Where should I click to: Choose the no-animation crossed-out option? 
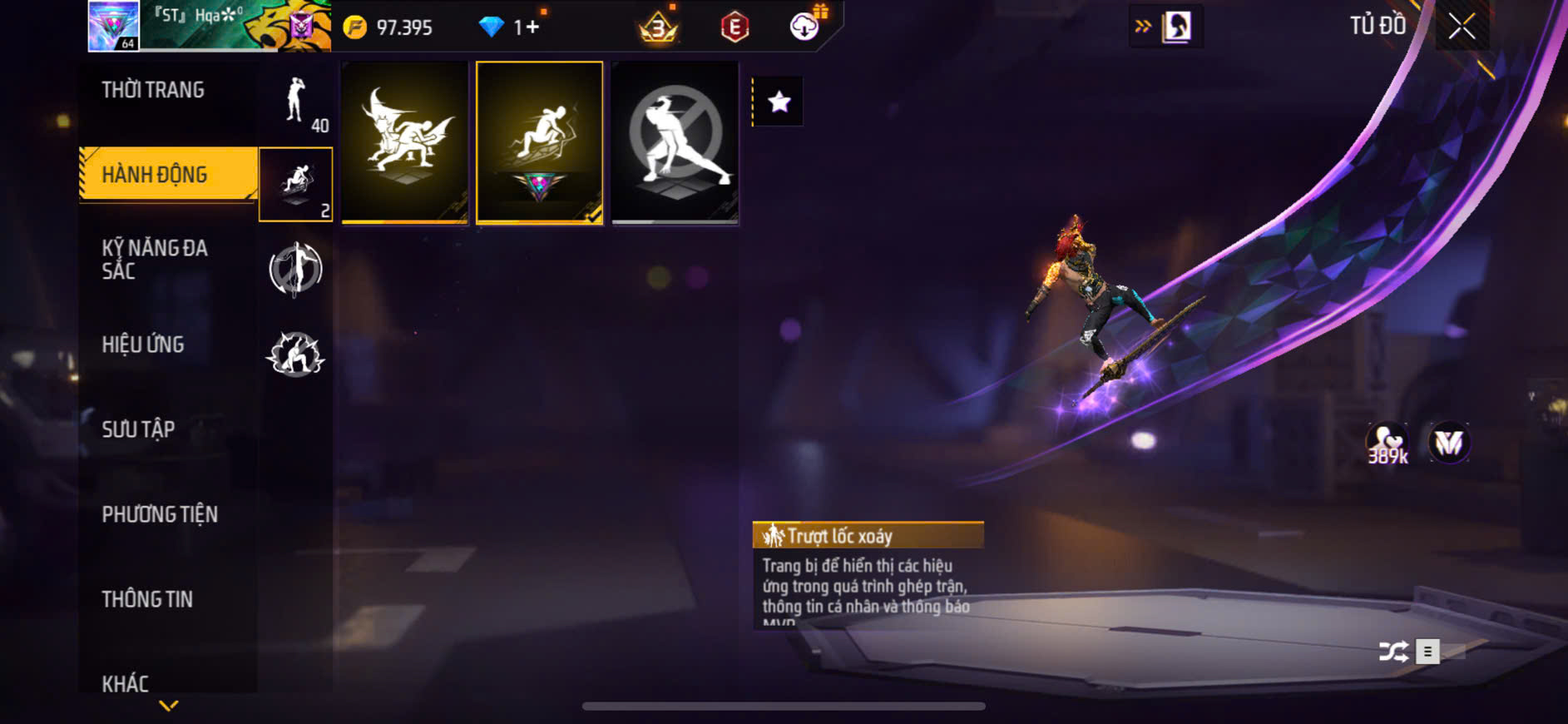[675, 141]
